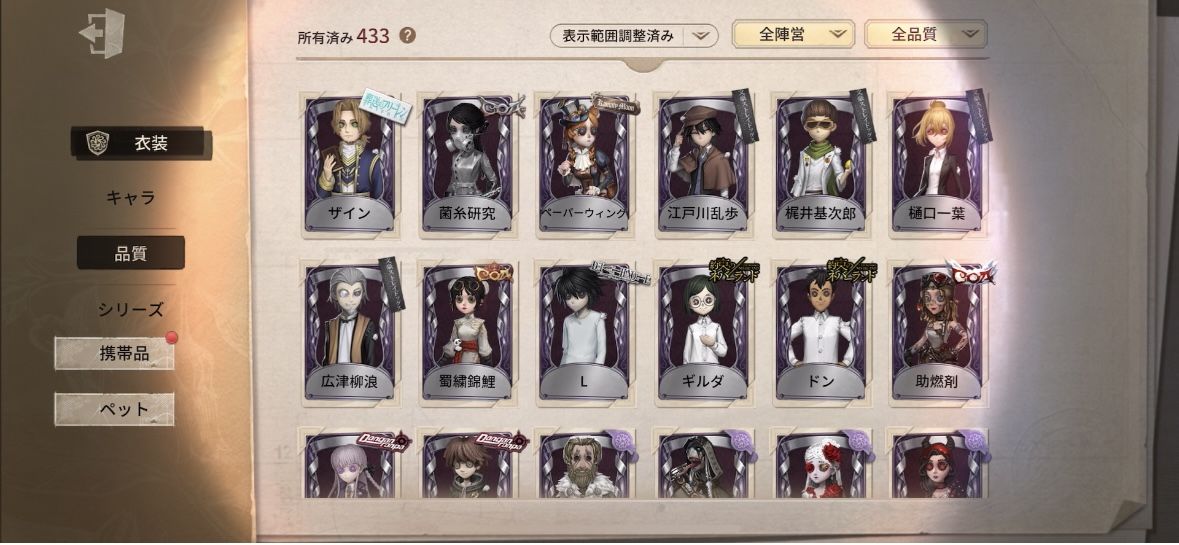Image resolution: width=1179 pixels, height=545 pixels.
Task: Open the 衣装 costume tab
Action: (139, 143)
